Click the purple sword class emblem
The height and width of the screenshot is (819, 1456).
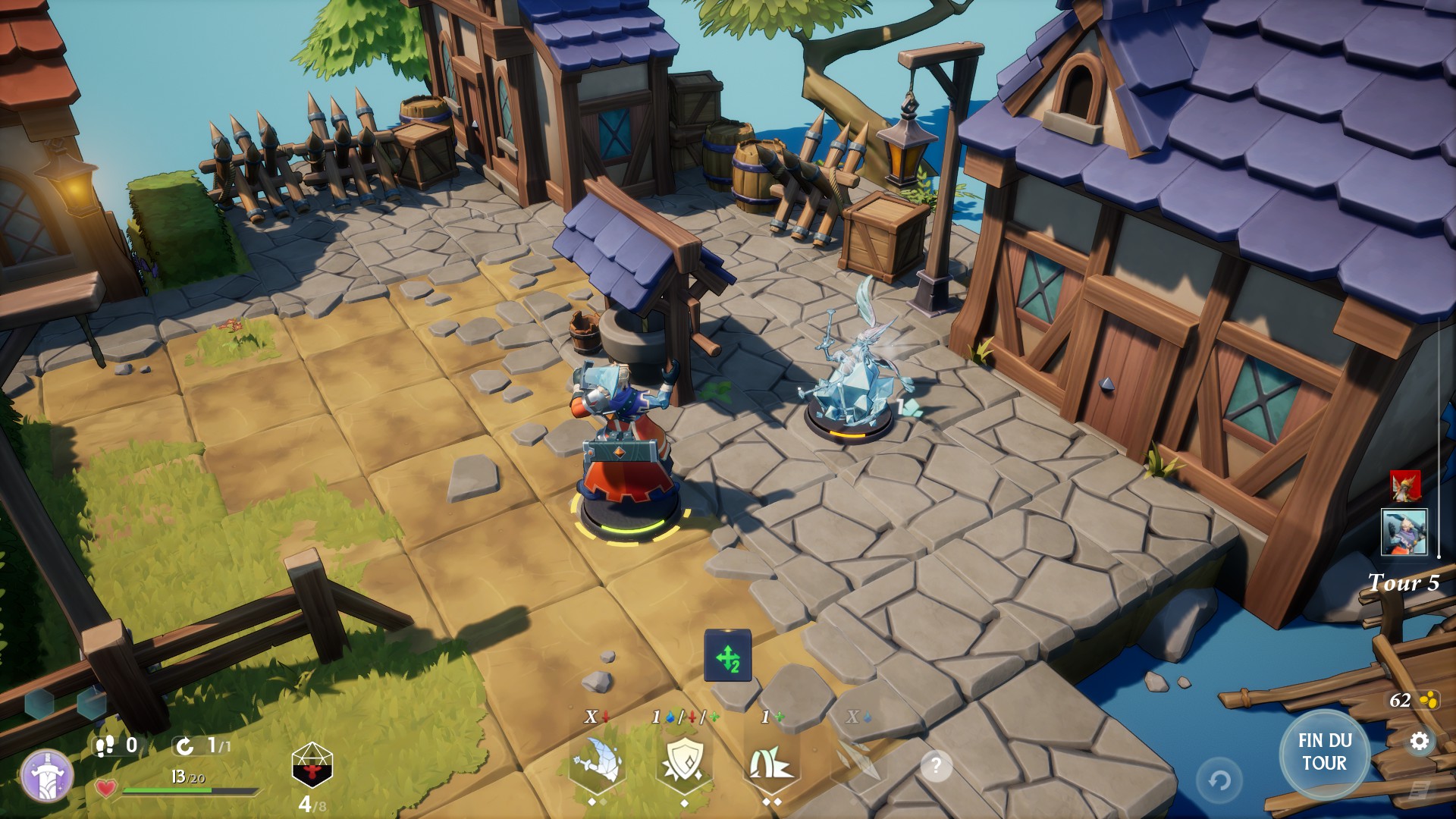coord(47,777)
